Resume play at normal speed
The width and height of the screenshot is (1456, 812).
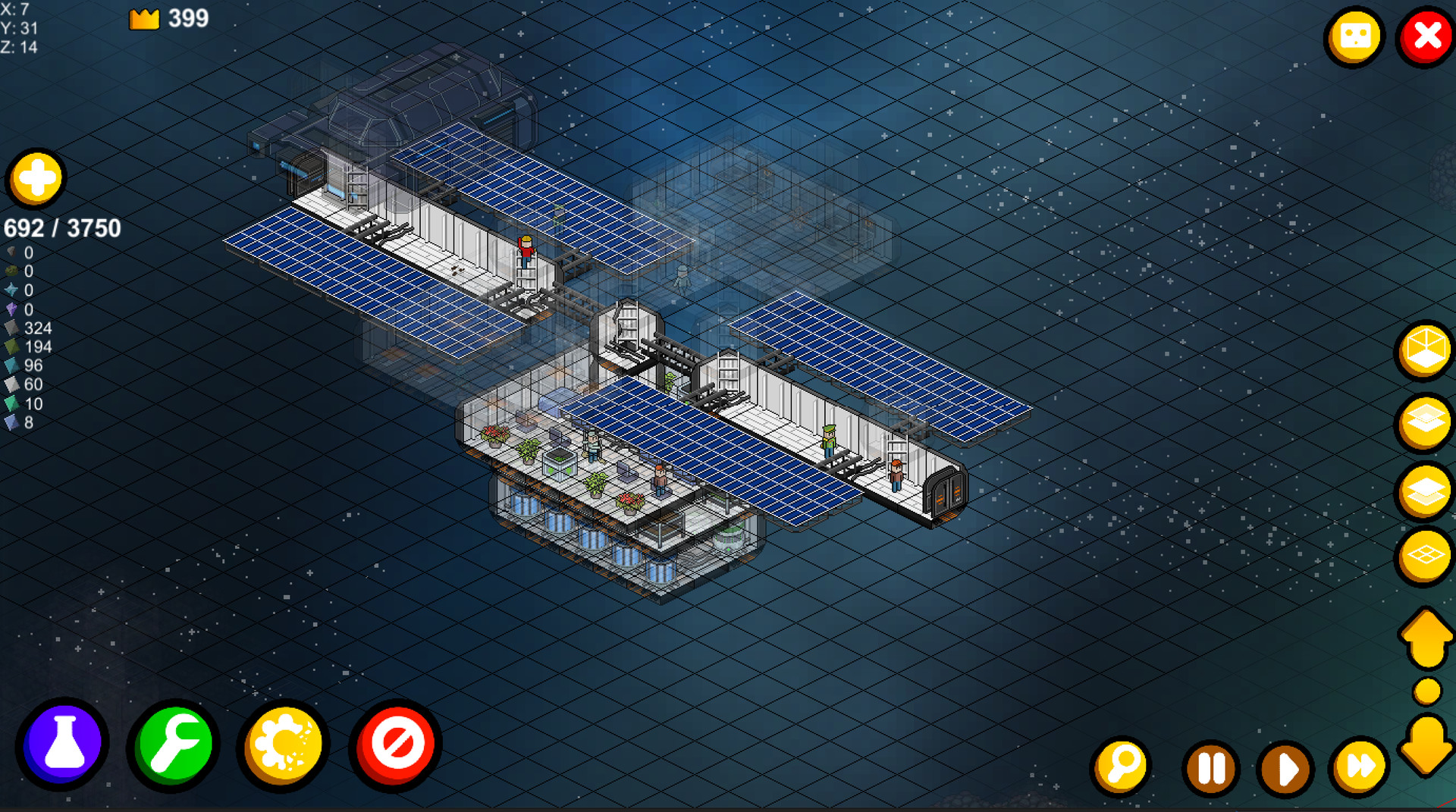coord(1285,767)
